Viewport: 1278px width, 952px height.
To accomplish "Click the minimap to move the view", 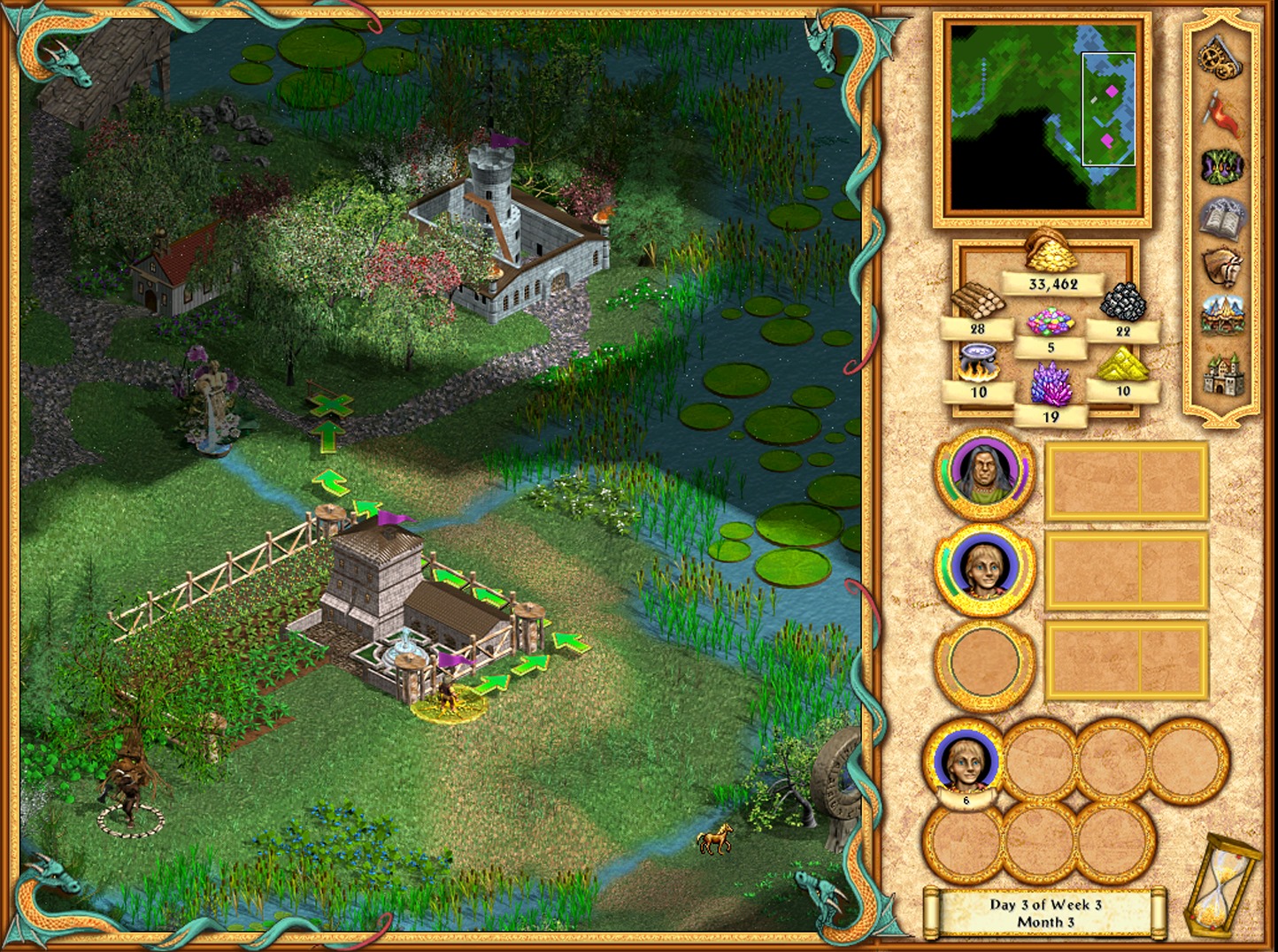I will tap(1043, 119).
